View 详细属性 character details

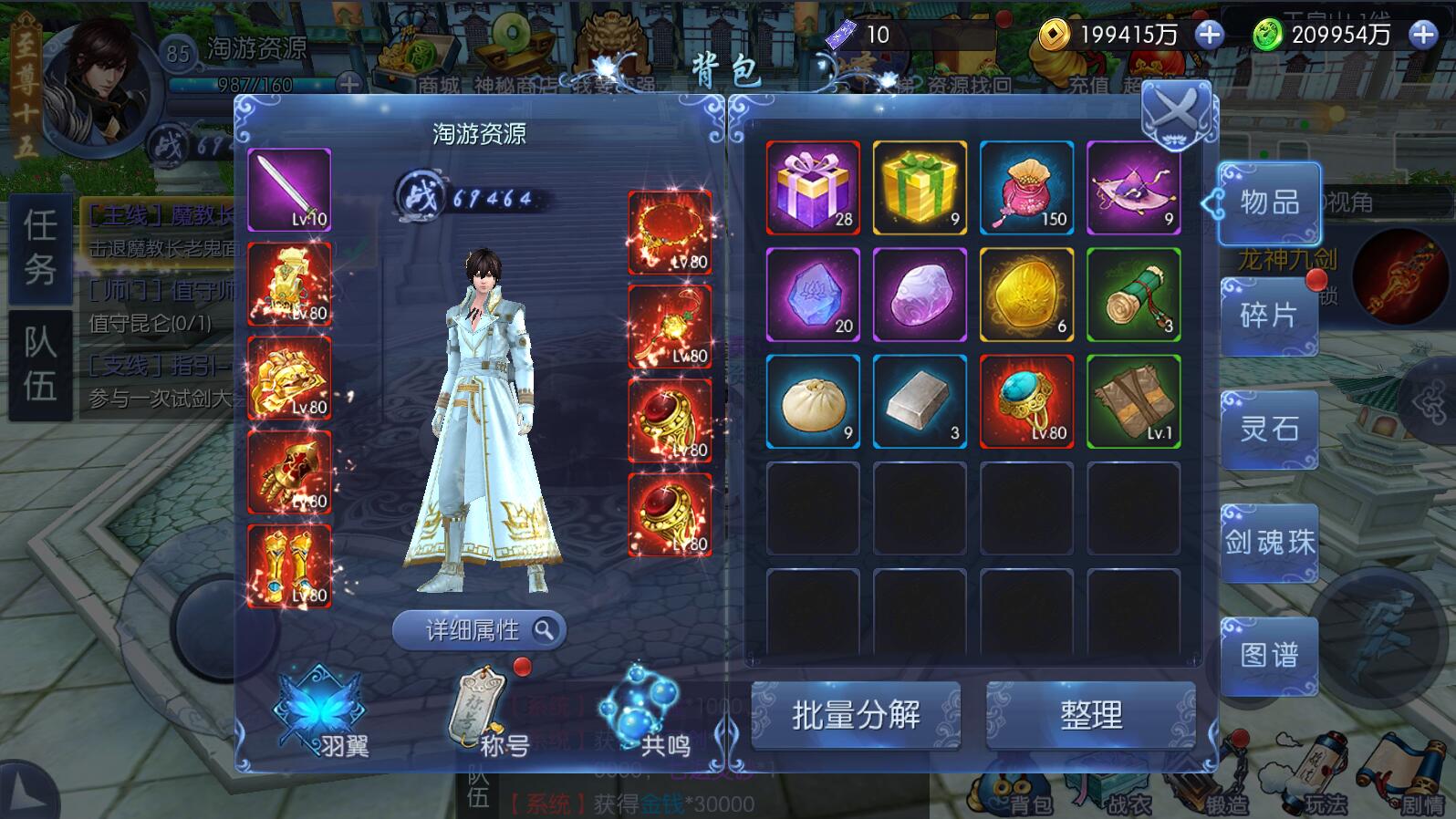479,630
